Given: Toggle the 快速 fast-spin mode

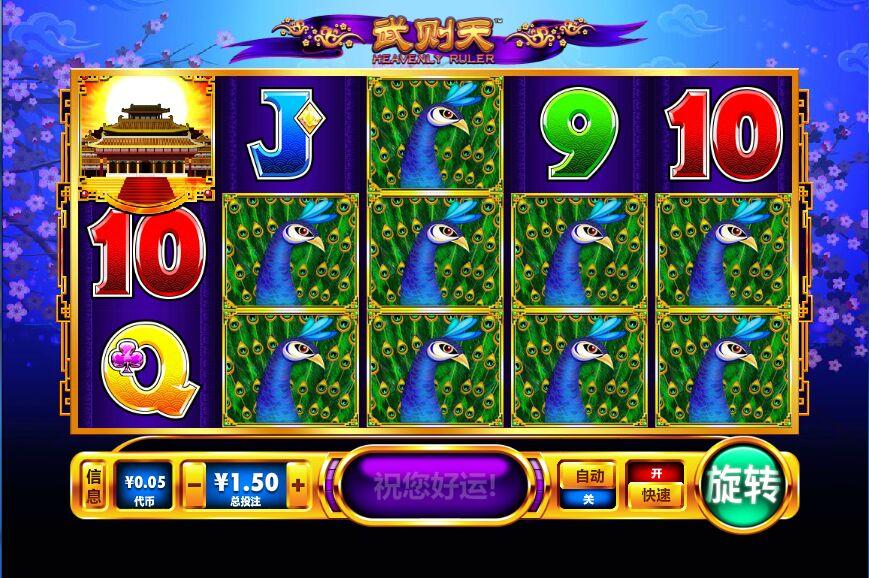Looking at the screenshot, I should tap(655, 485).
